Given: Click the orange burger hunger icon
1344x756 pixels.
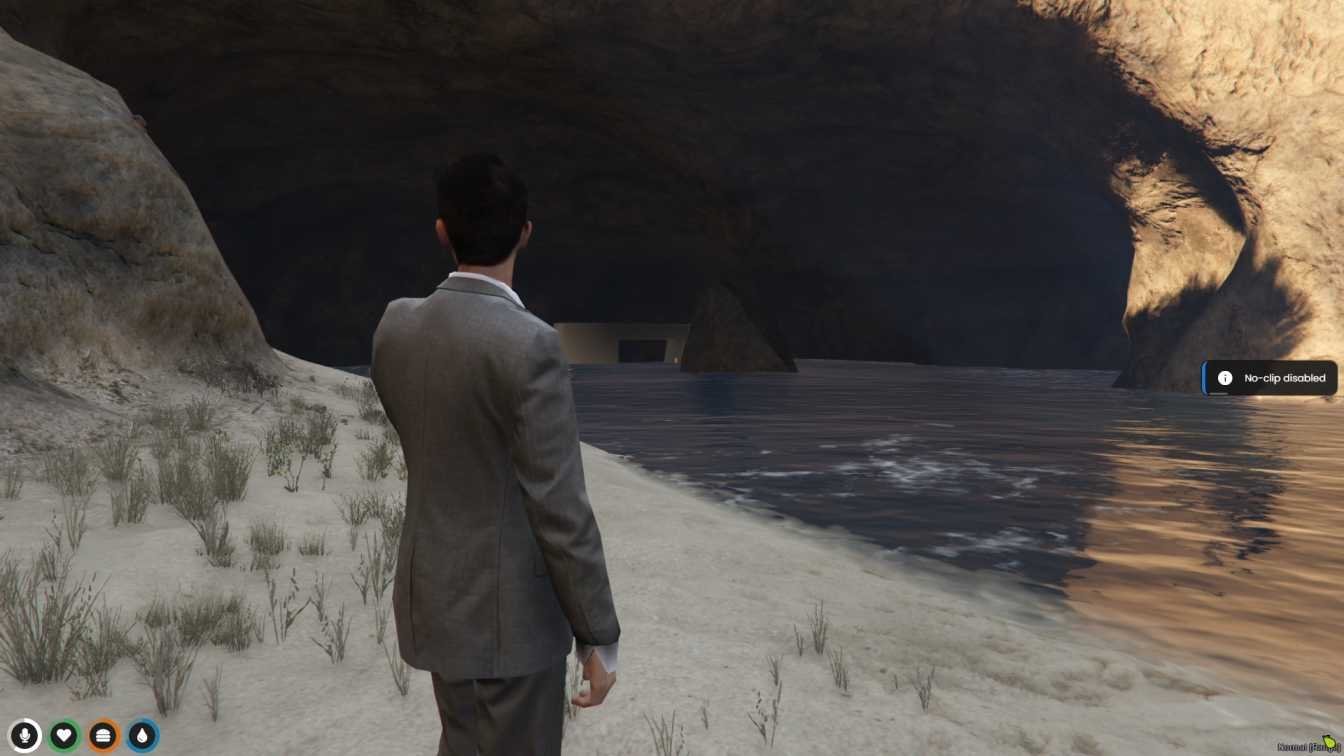Looking at the screenshot, I should tap(103, 737).
